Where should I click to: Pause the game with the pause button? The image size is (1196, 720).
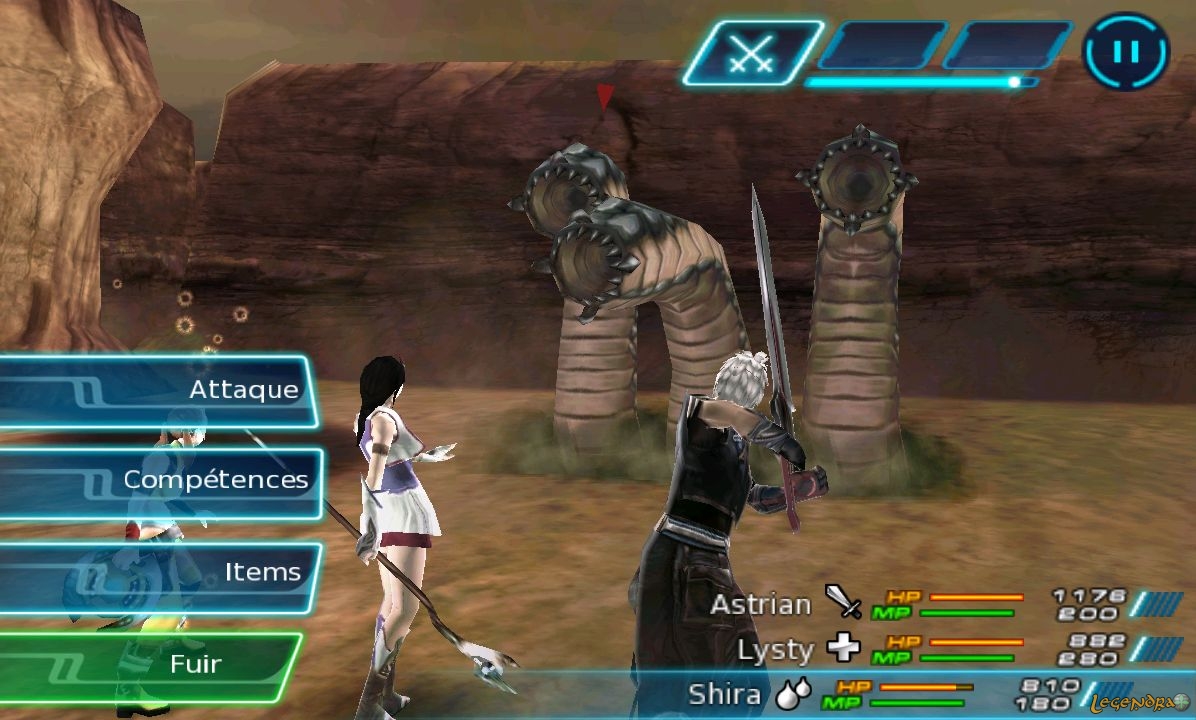(x=1126, y=51)
